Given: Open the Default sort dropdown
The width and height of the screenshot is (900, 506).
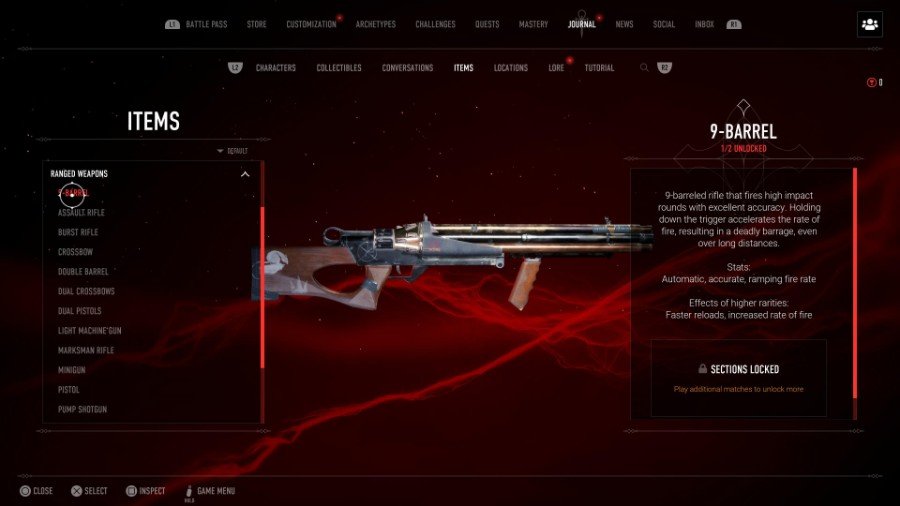Looking at the screenshot, I should pos(233,151).
